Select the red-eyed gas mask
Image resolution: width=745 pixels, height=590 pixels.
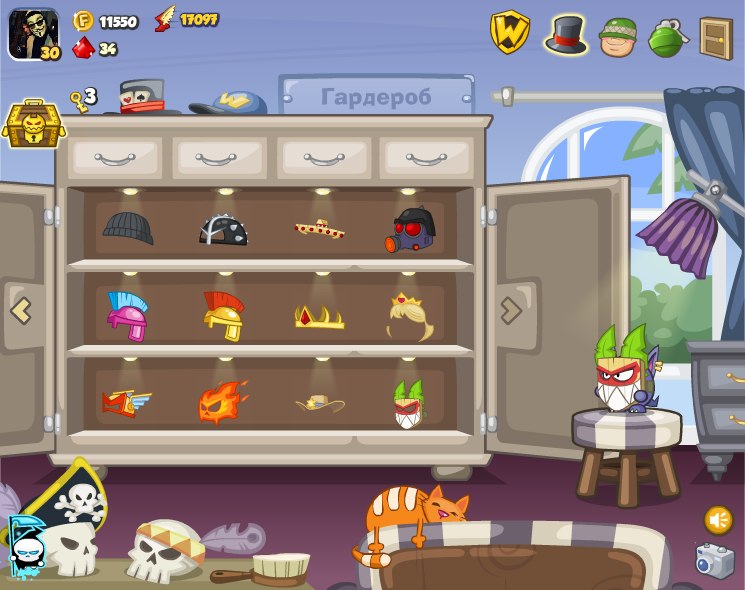(412, 231)
